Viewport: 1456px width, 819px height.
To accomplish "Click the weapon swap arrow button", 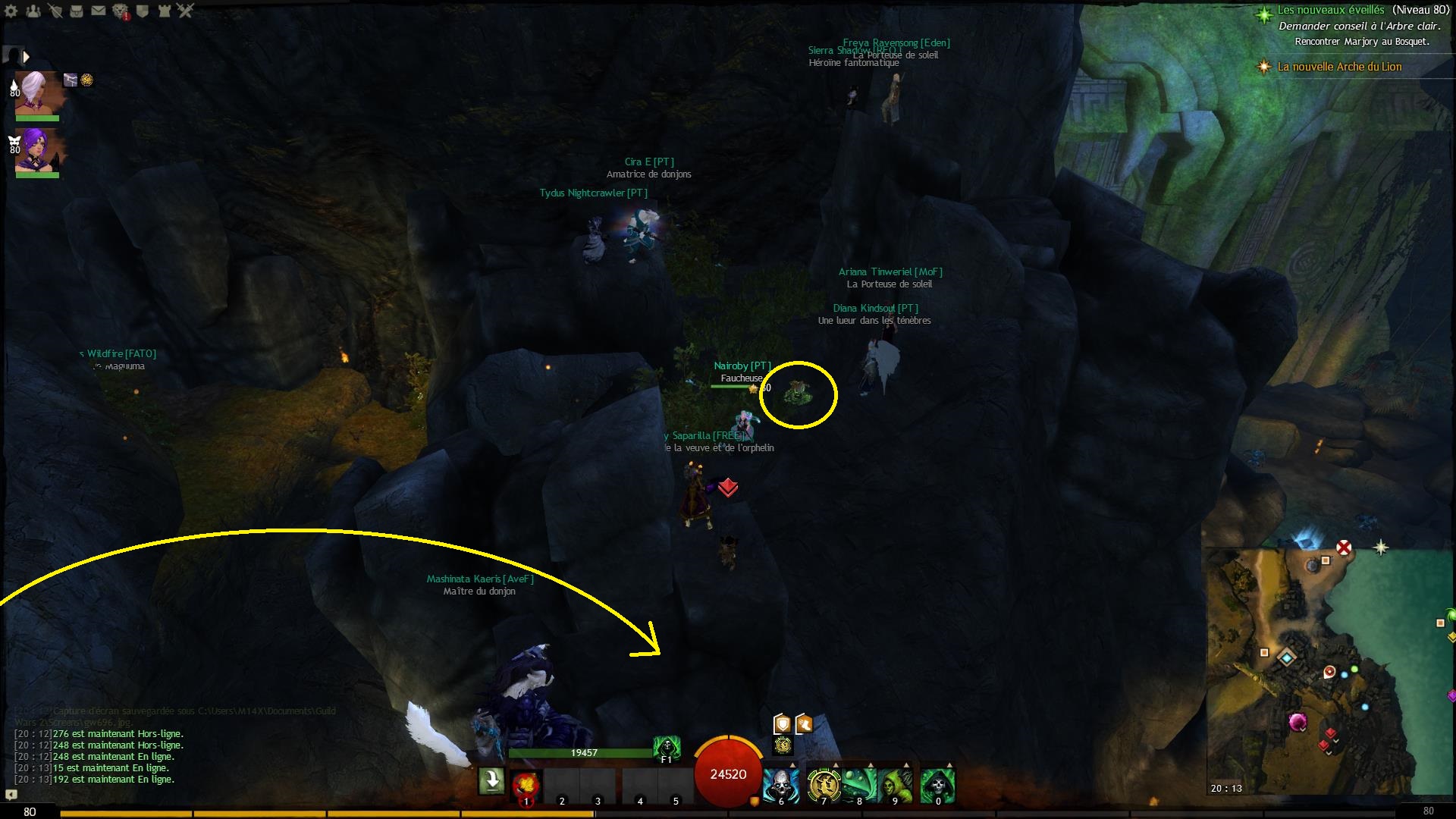I will coord(491,780).
